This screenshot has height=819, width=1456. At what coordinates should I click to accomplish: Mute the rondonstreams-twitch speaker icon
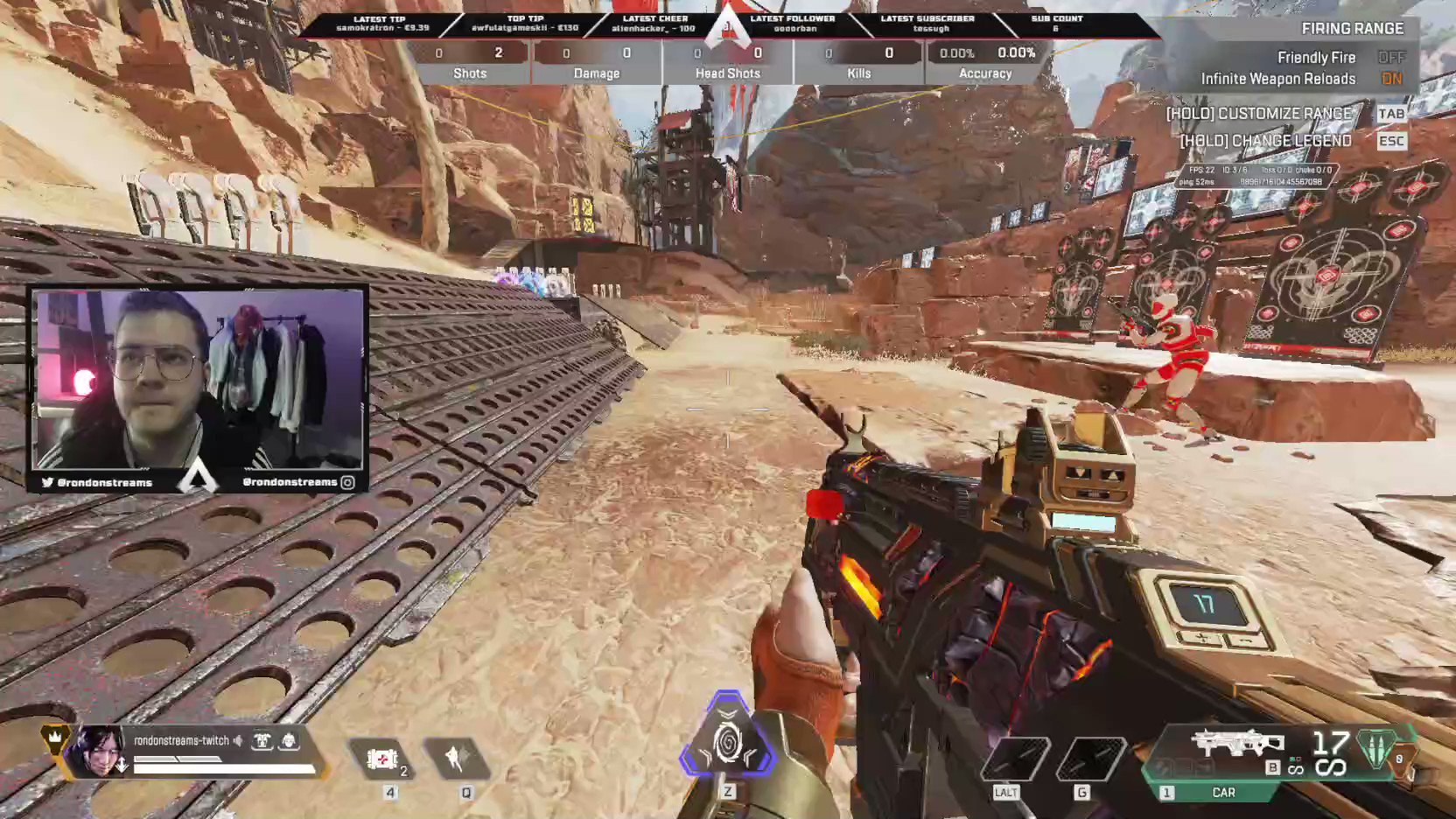(239, 740)
